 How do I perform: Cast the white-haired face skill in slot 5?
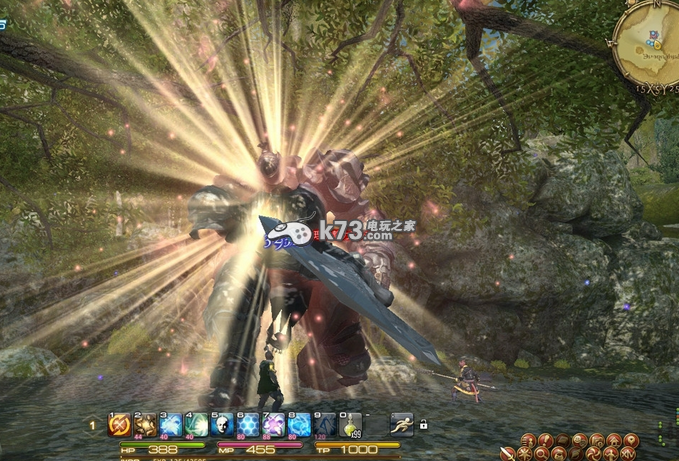(x=221, y=424)
